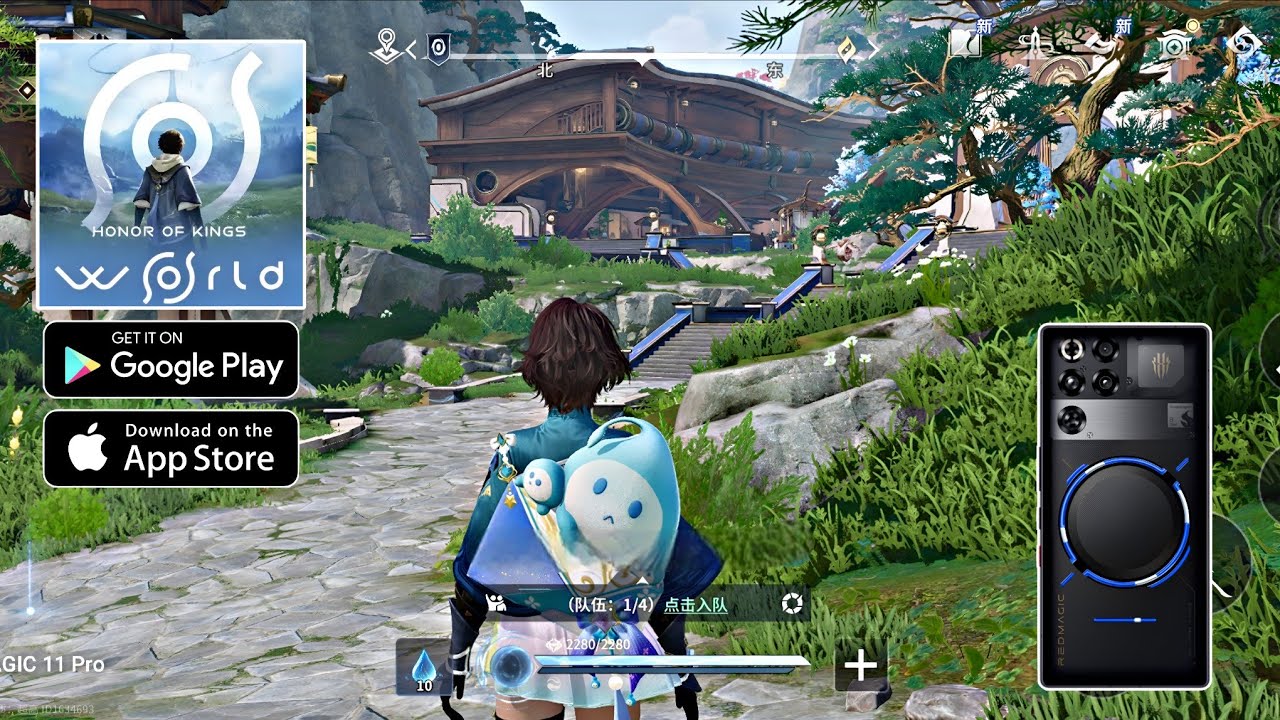Use the blue water drop item slot
This screenshot has width=1280, height=720.
point(424,666)
